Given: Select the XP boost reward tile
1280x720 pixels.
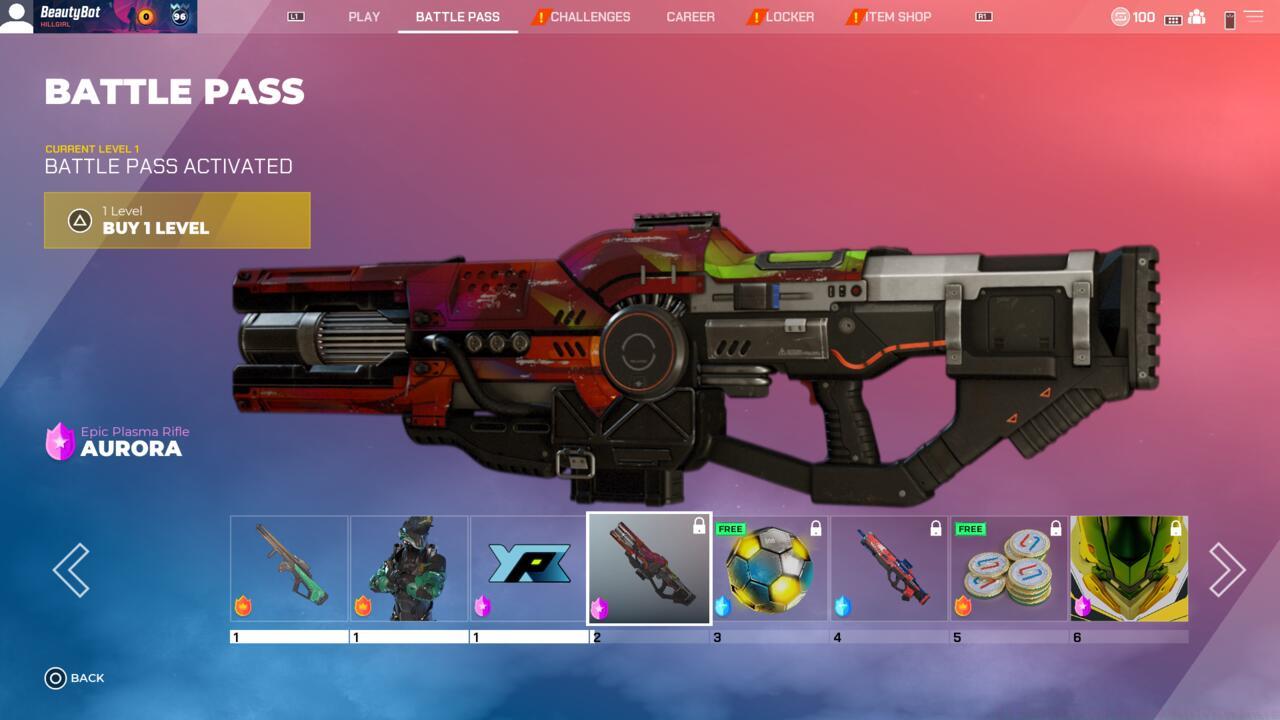Looking at the screenshot, I should pos(529,568).
